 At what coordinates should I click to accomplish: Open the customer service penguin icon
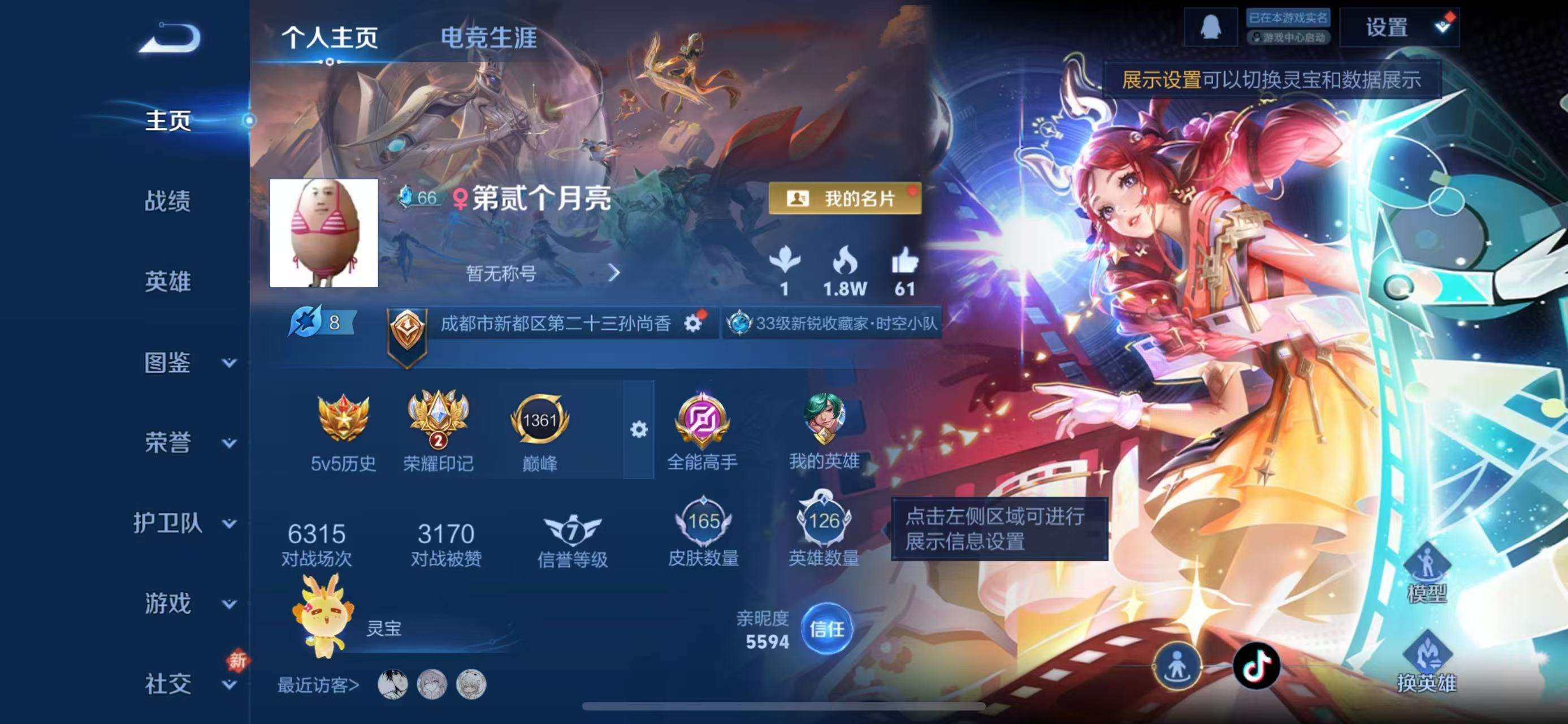click(1213, 27)
